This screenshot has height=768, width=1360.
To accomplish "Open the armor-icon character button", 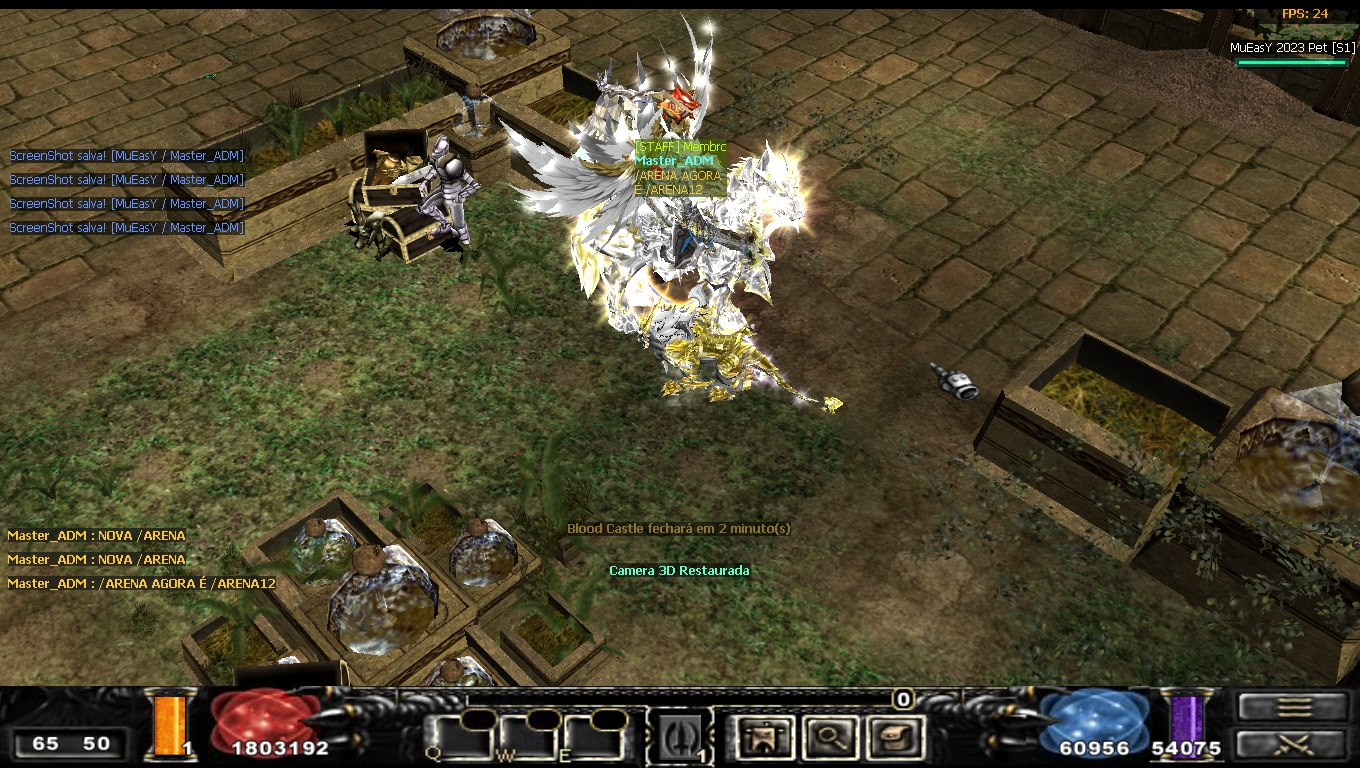I will point(766,738).
